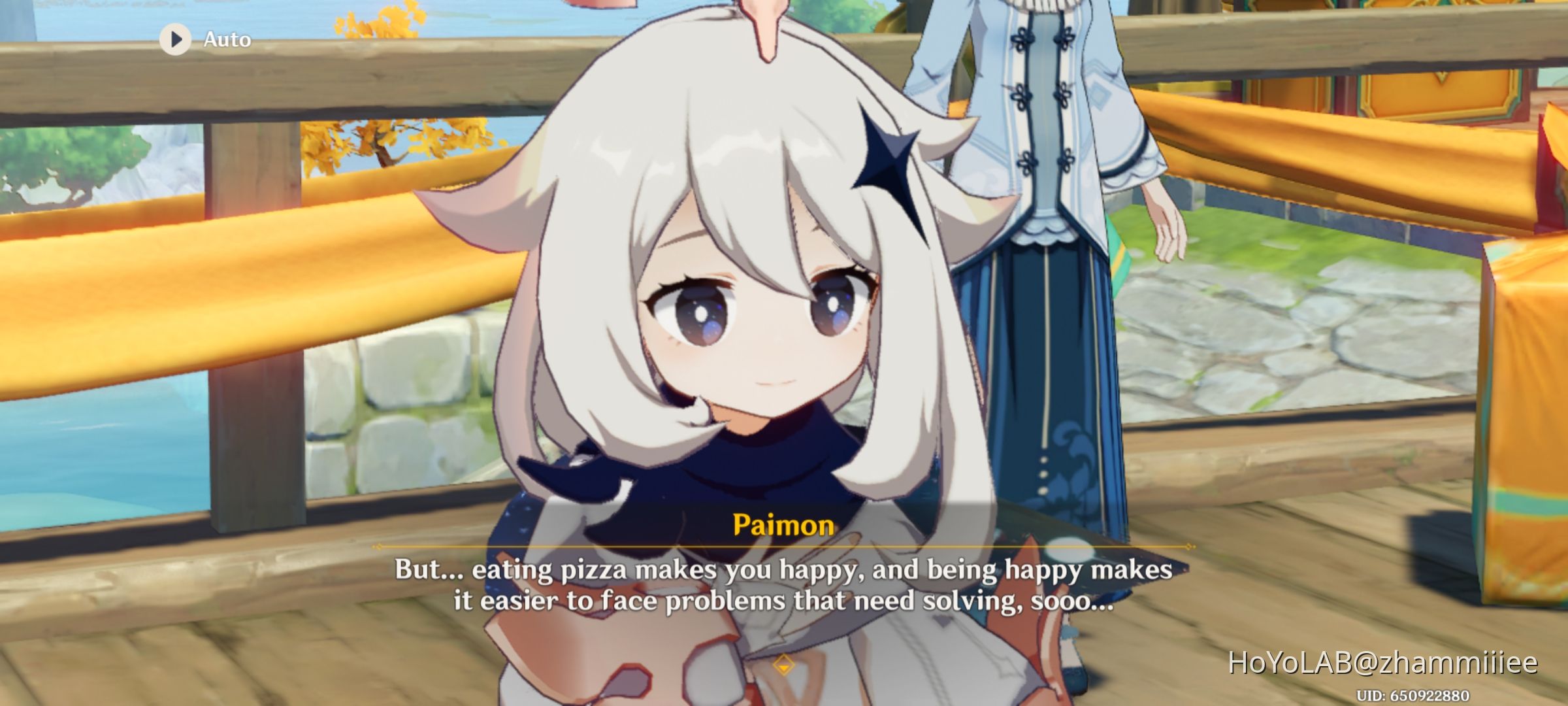Screen dimensions: 1568x706
Task: Open the speaker nameplate dropdown
Action: click(x=785, y=523)
